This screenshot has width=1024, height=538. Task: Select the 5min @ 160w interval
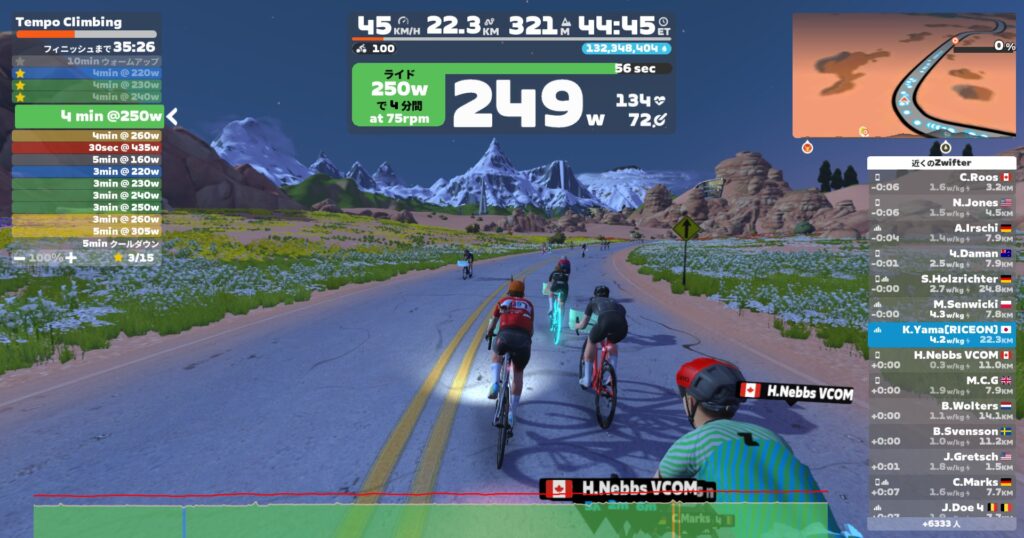(x=87, y=160)
